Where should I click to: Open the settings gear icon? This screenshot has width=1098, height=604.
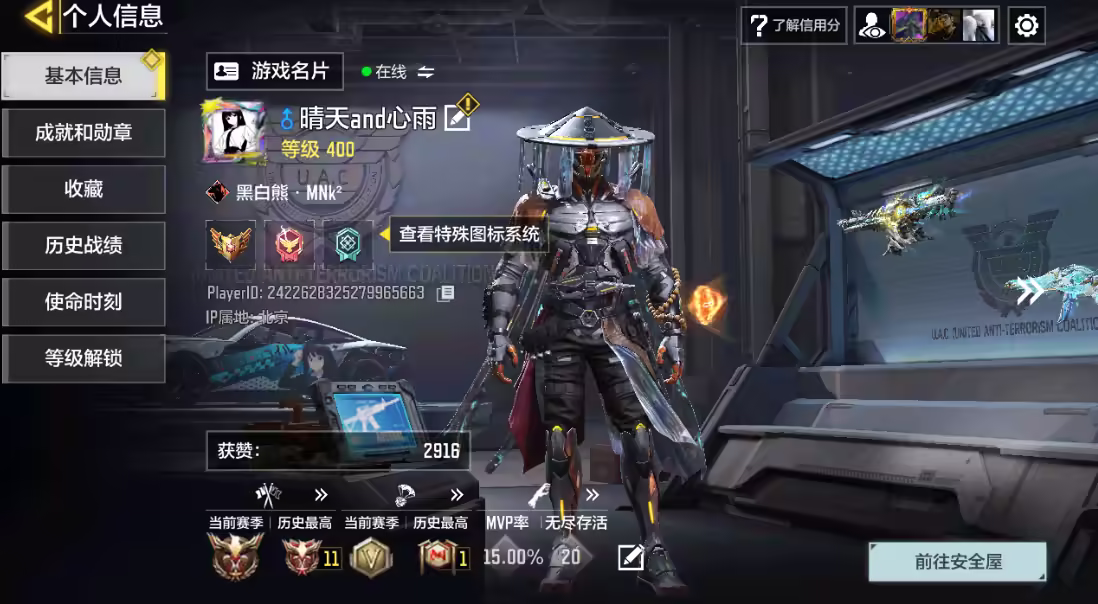1026,25
